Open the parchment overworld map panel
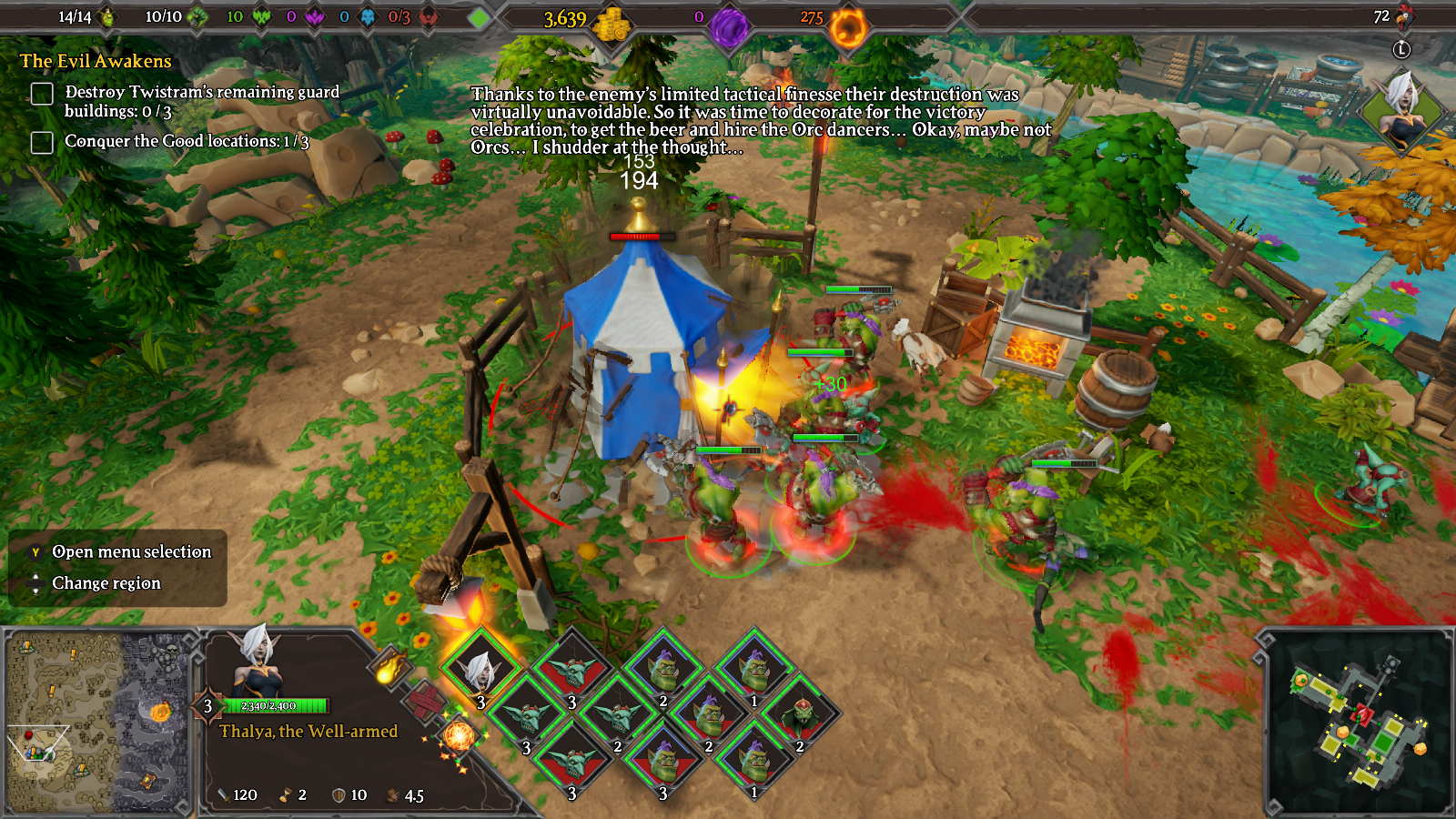The width and height of the screenshot is (1456, 819). (97, 723)
